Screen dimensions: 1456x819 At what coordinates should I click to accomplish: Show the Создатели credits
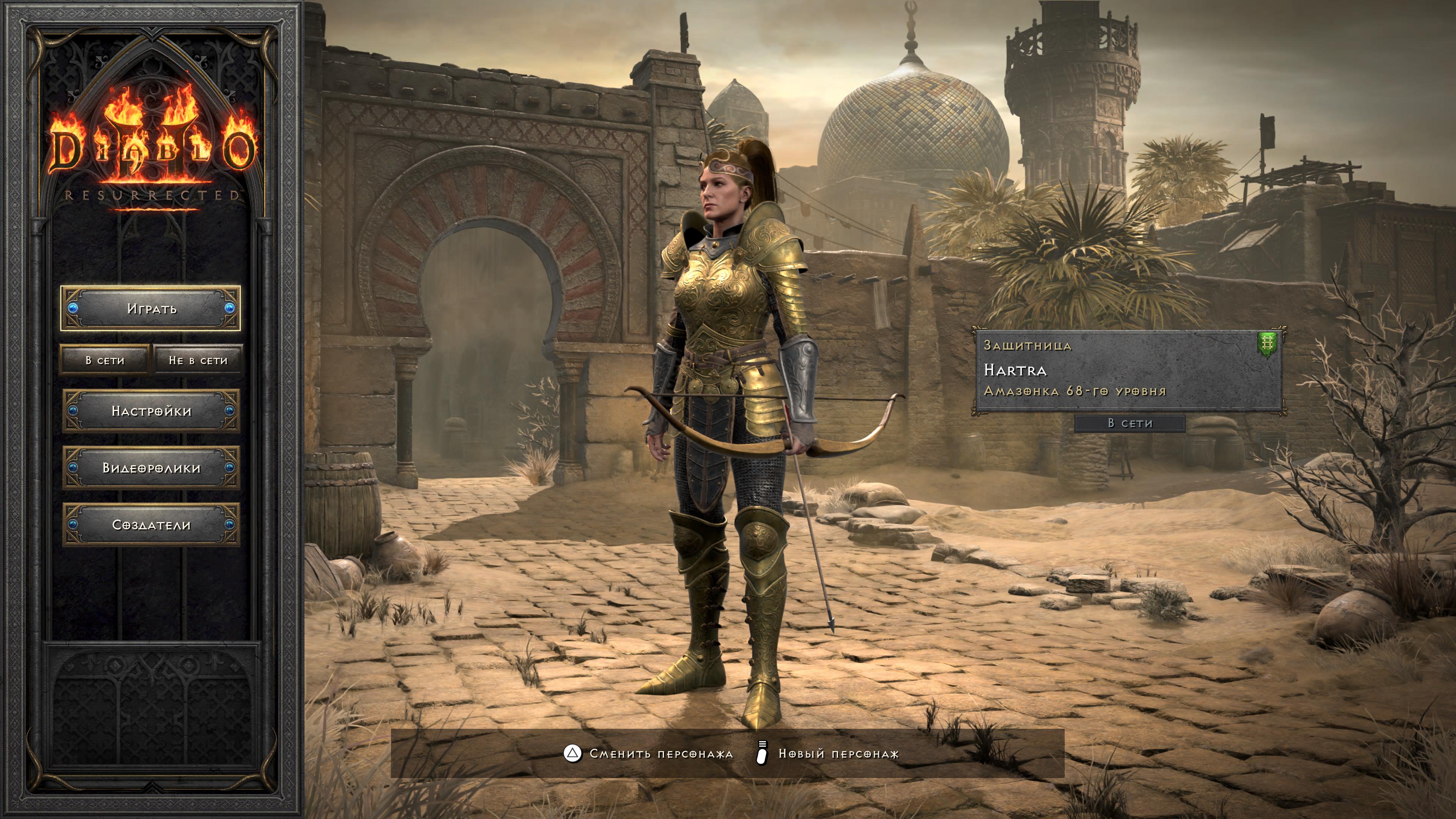(x=151, y=525)
